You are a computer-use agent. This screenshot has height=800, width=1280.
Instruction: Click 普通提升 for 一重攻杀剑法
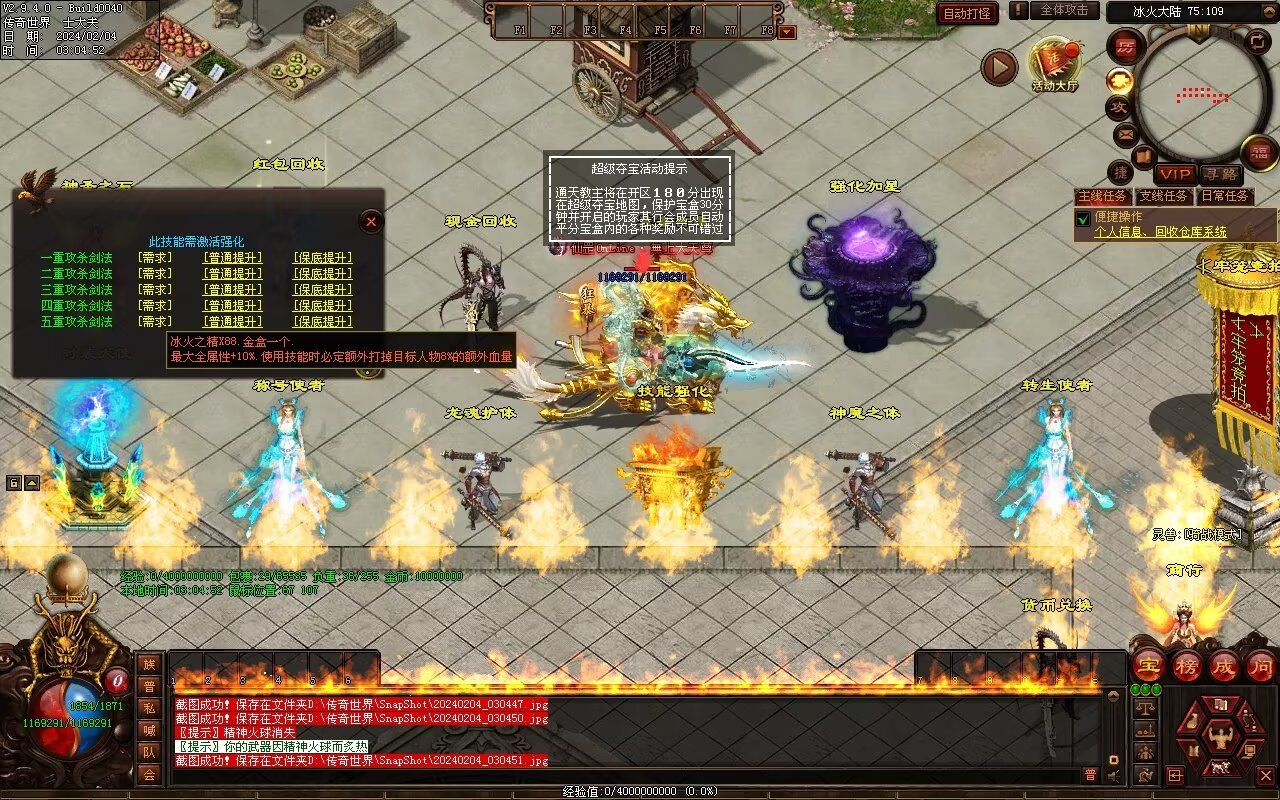[233, 258]
